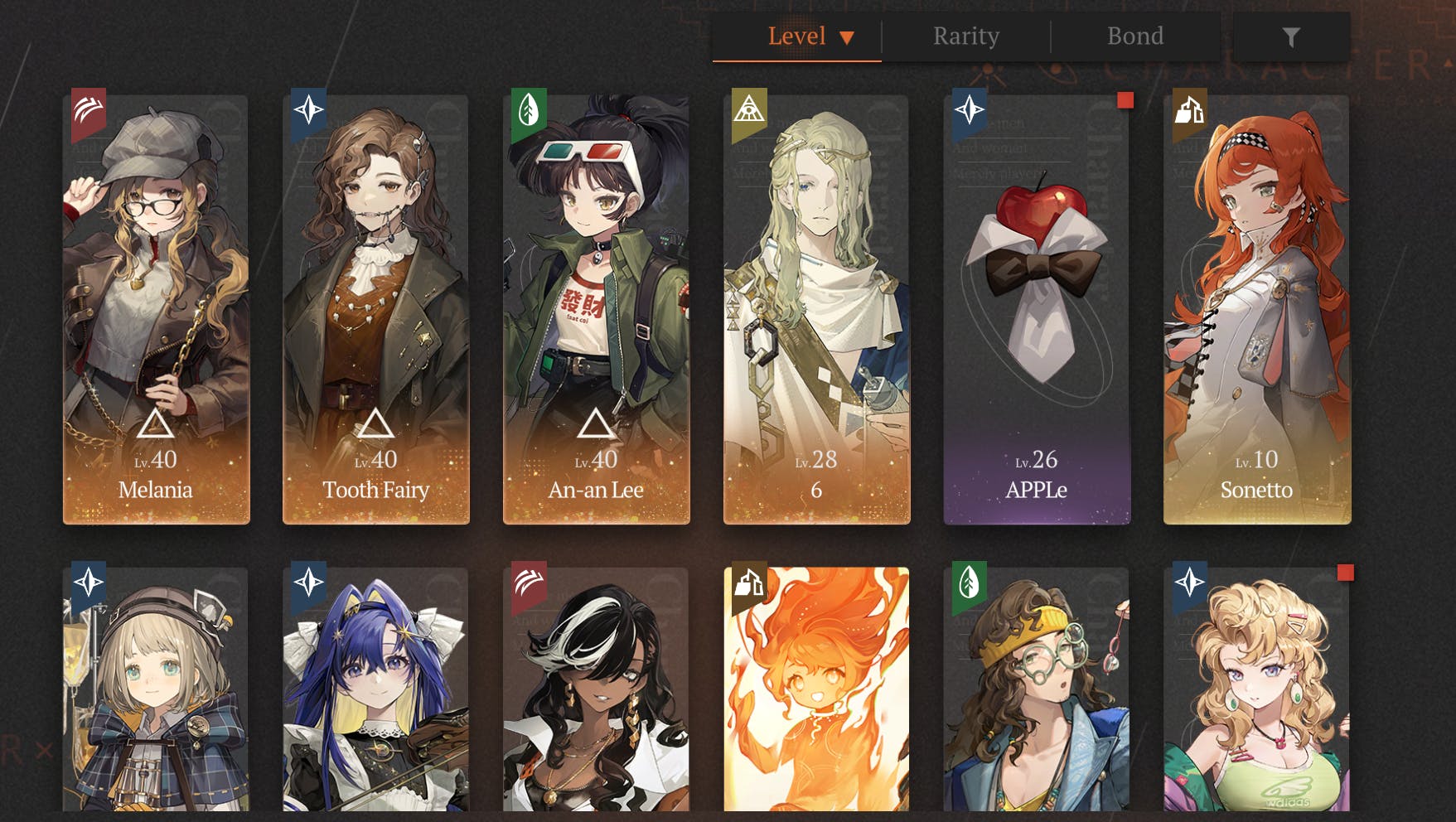1456x822 pixels.
Task: Select the character card named 6
Action: click(x=816, y=309)
